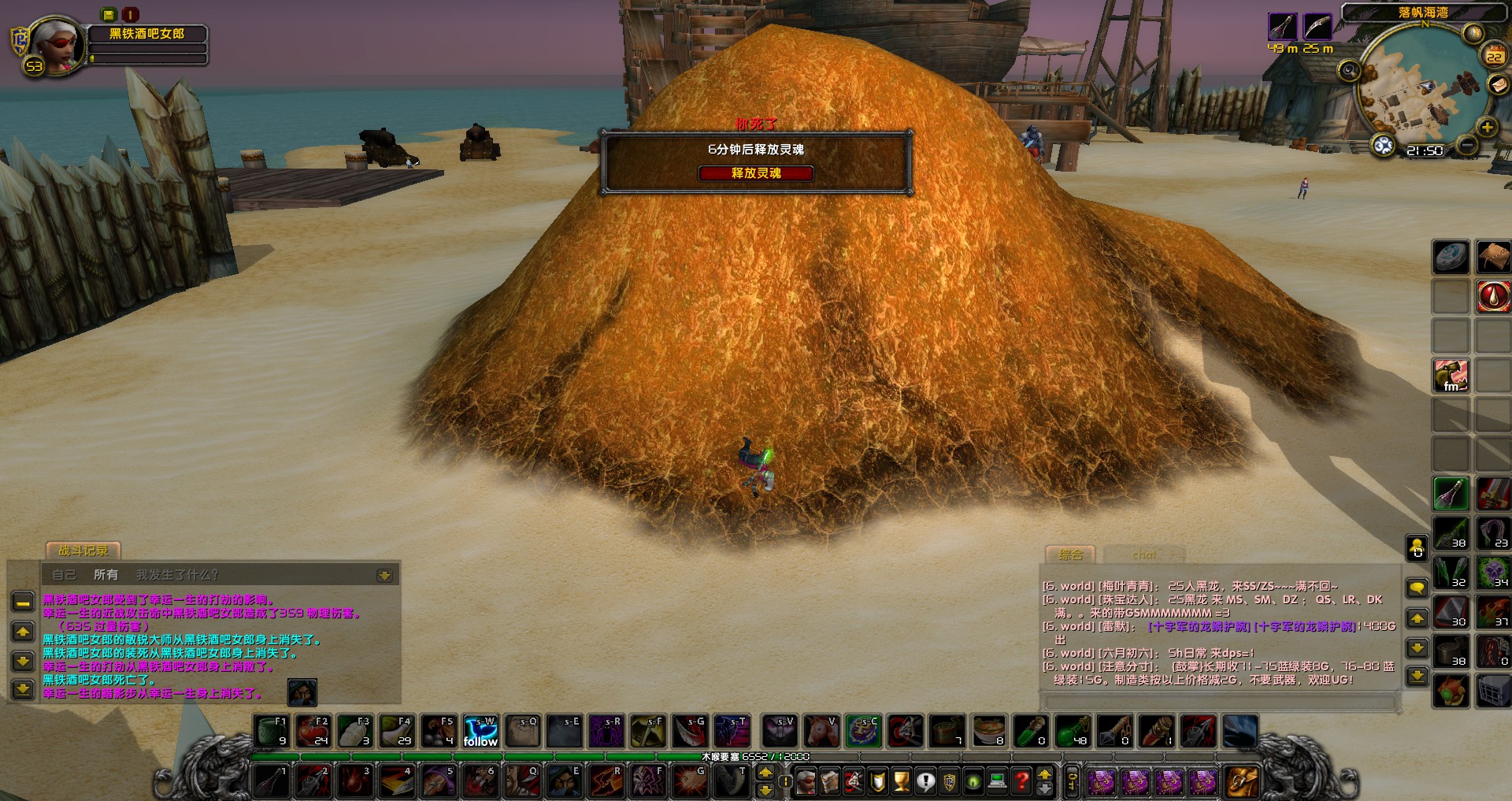Open the mail envelope icon by the minimap
The width and height of the screenshot is (1512, 801).
(x=1498, y=85)
